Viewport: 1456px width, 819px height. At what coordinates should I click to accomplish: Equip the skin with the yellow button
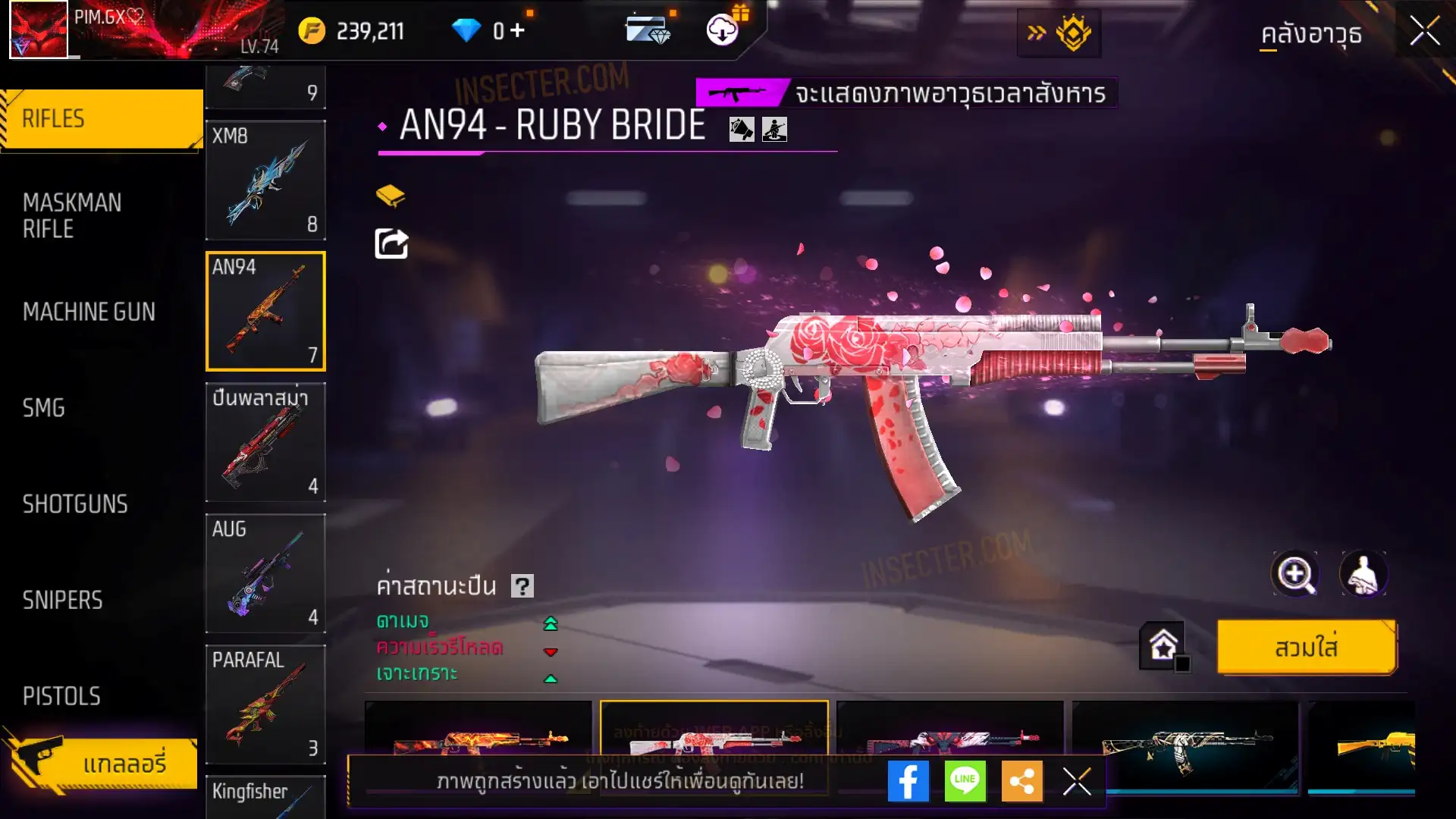[x=1306, y=648]
